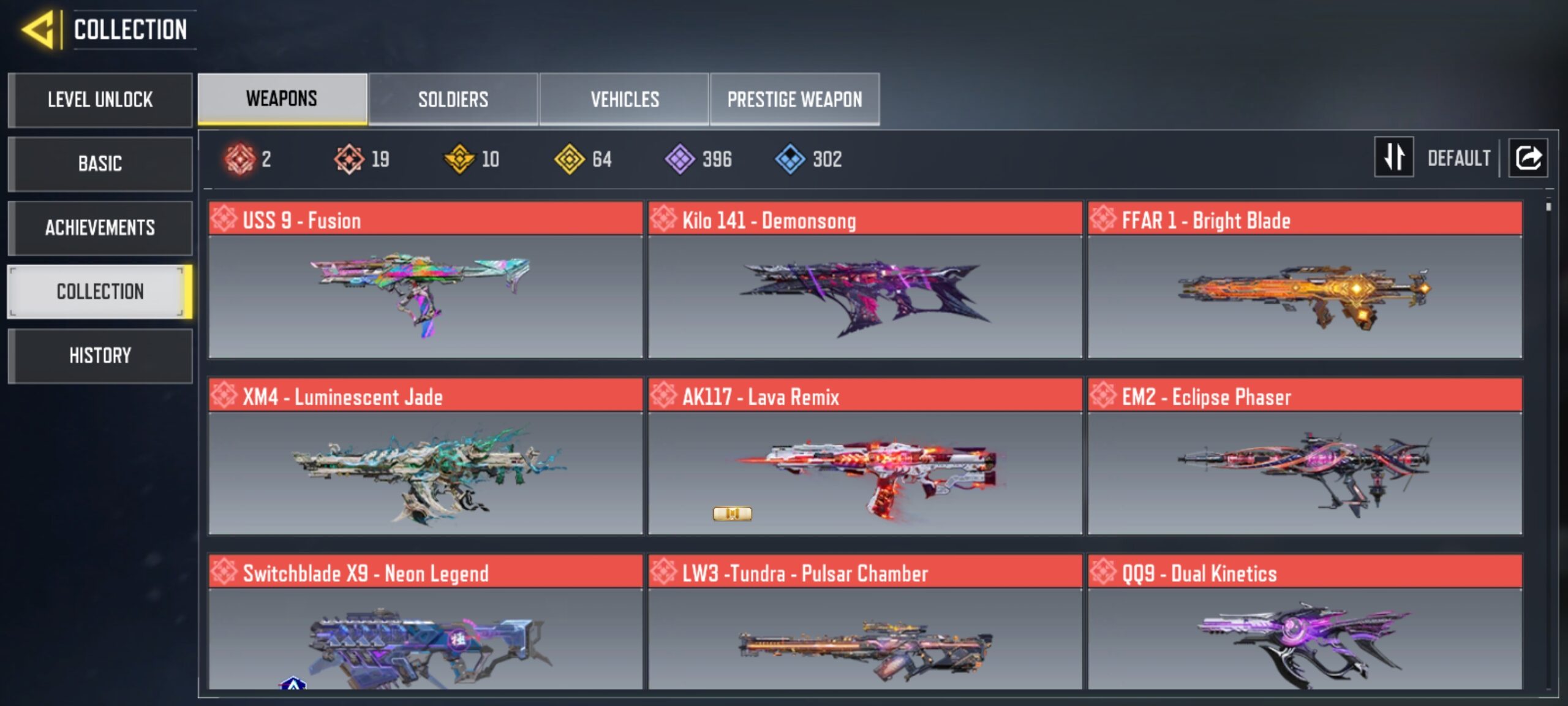Viewport: 1568px width, 706px height.
Task: Click the sort direction arrows icon
Action: (1394, 158)
